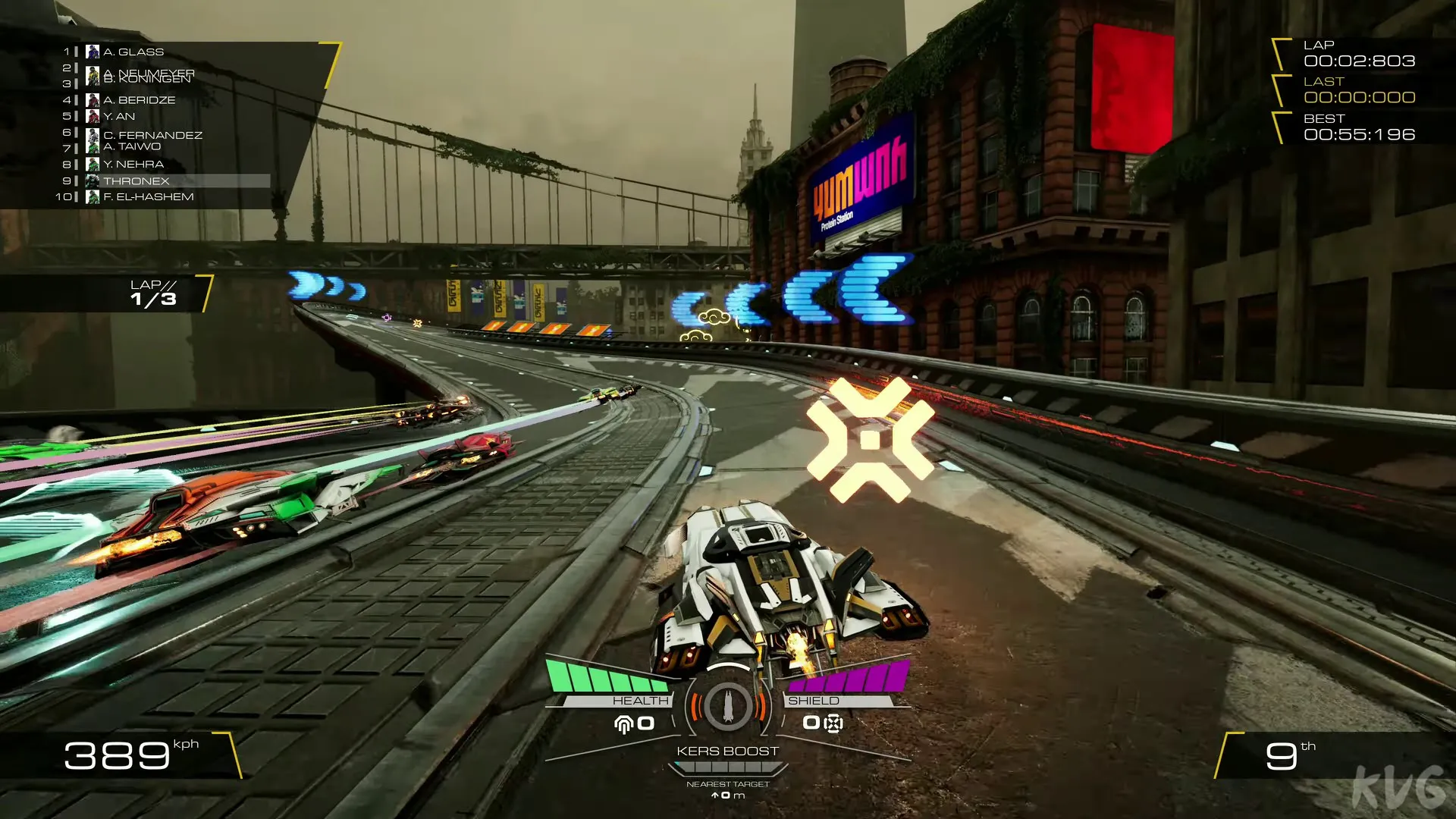The image size is (1456, 819).
Task: Select A. BERIDZE in the standings list
Action: pyautogui.click(x=139, y=99)
